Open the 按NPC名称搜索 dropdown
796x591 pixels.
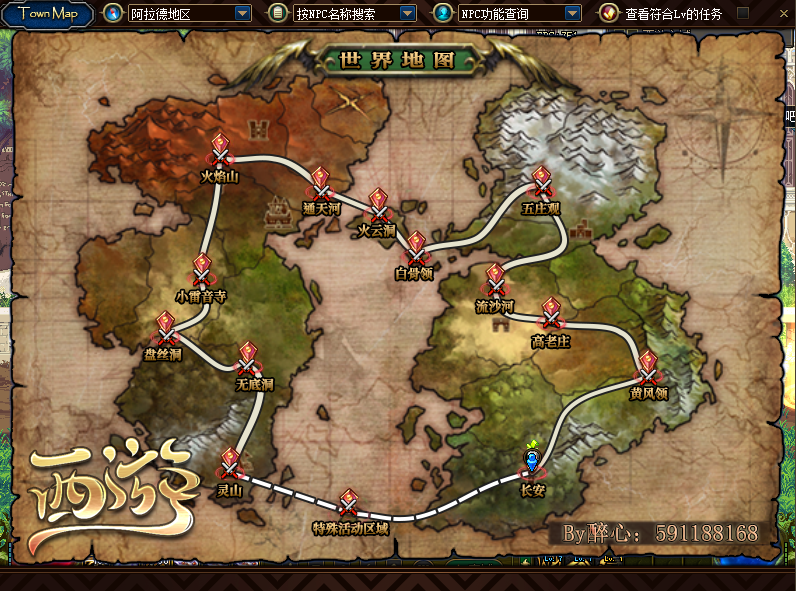[x=407, y=14]
